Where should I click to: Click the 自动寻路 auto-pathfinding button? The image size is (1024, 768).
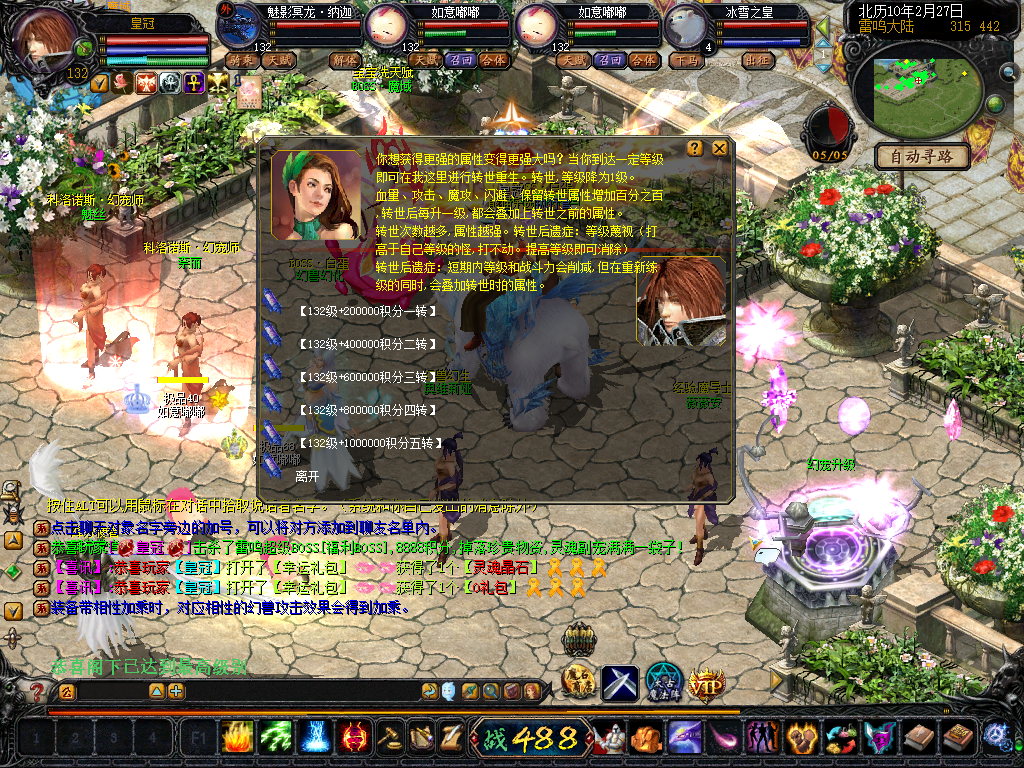tap(921, 156)
